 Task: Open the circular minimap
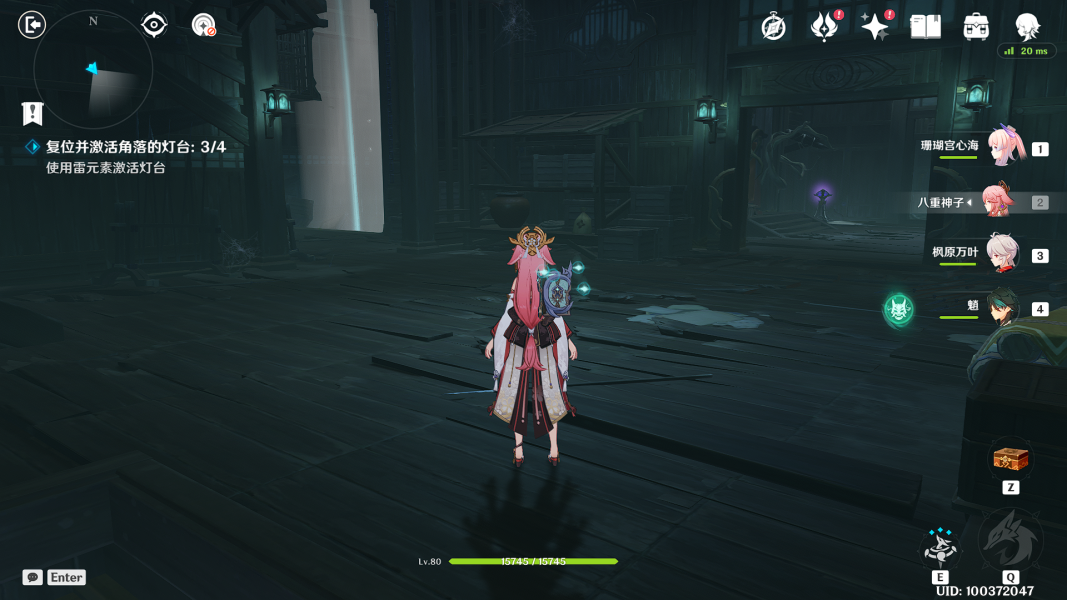click(93, 70)
